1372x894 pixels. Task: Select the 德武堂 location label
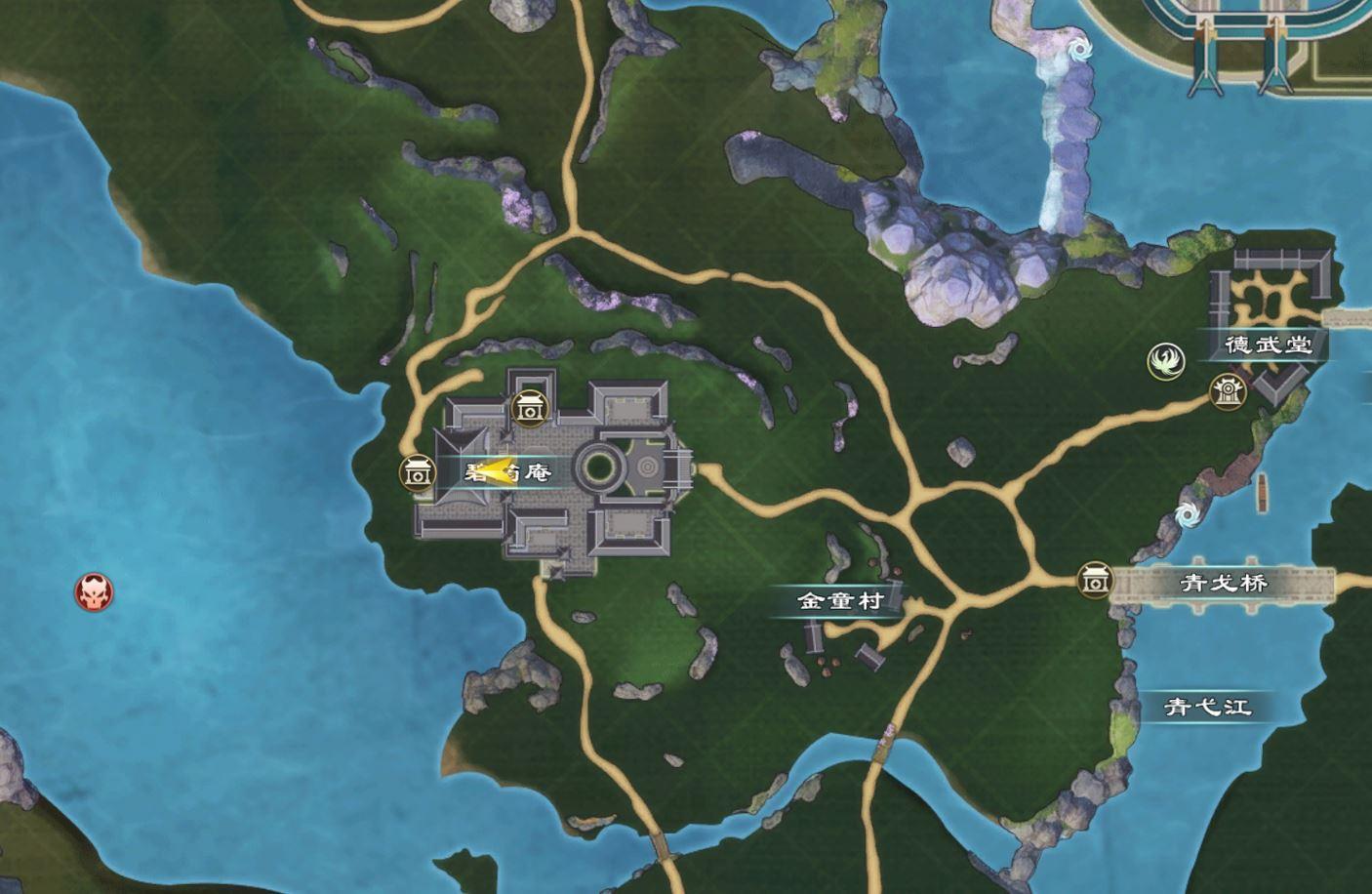tap(1269, 344)
